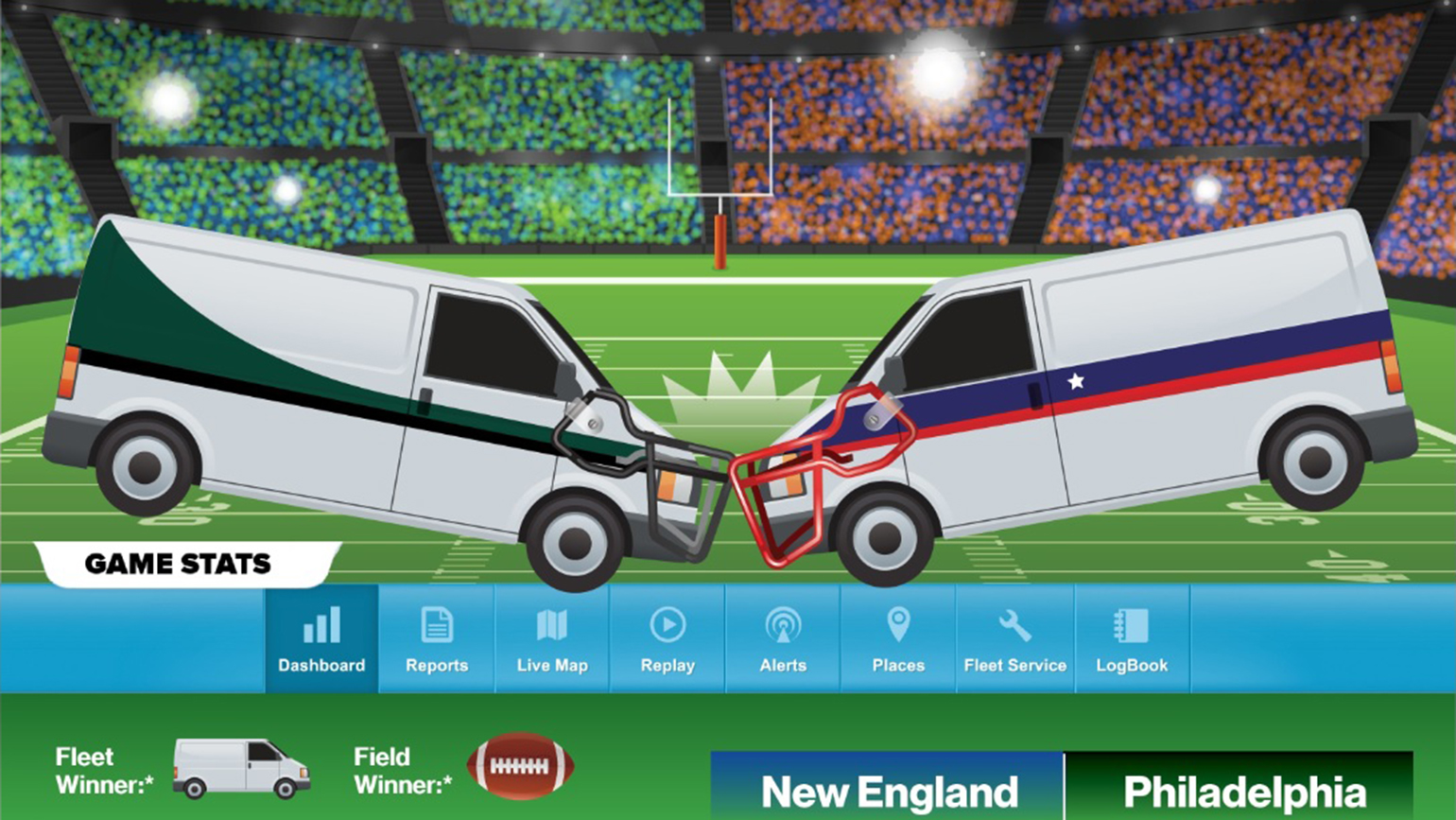Open the Live Map view
This screenshot has width=1456, height=820.
[552, 638]
